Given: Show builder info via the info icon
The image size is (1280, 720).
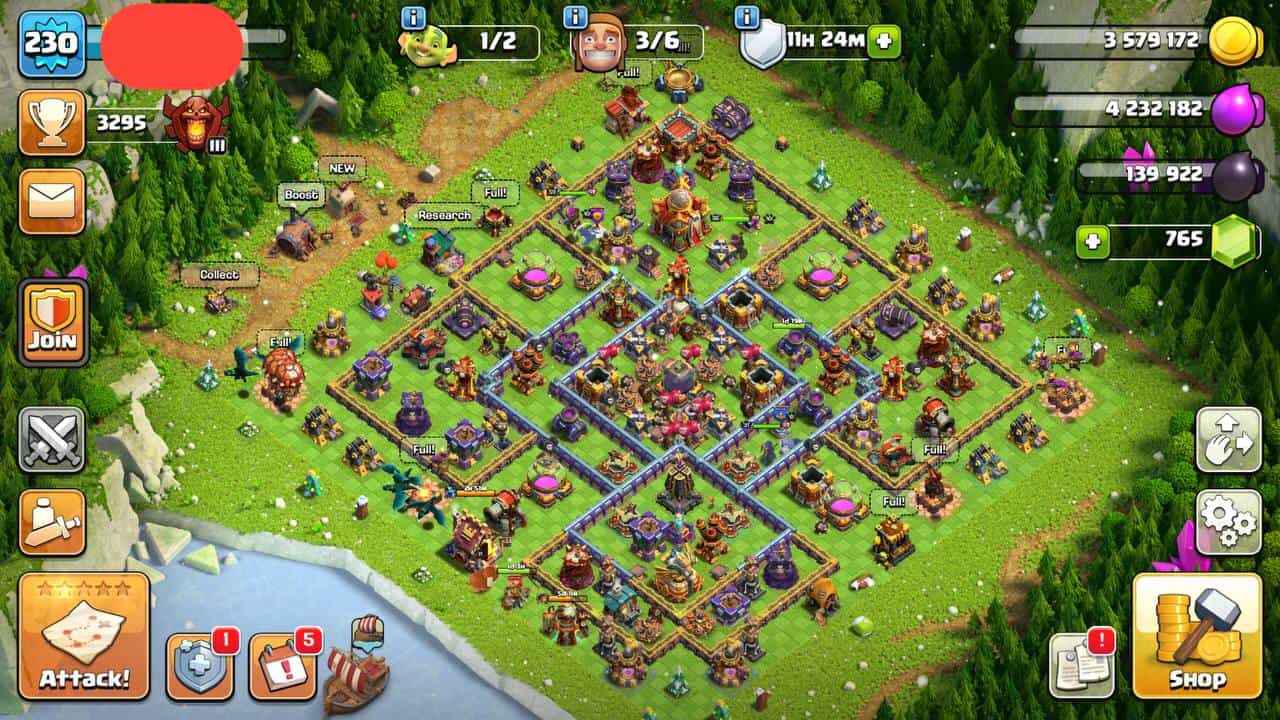Looking at the screenshot, I should (x=575, y=17).
